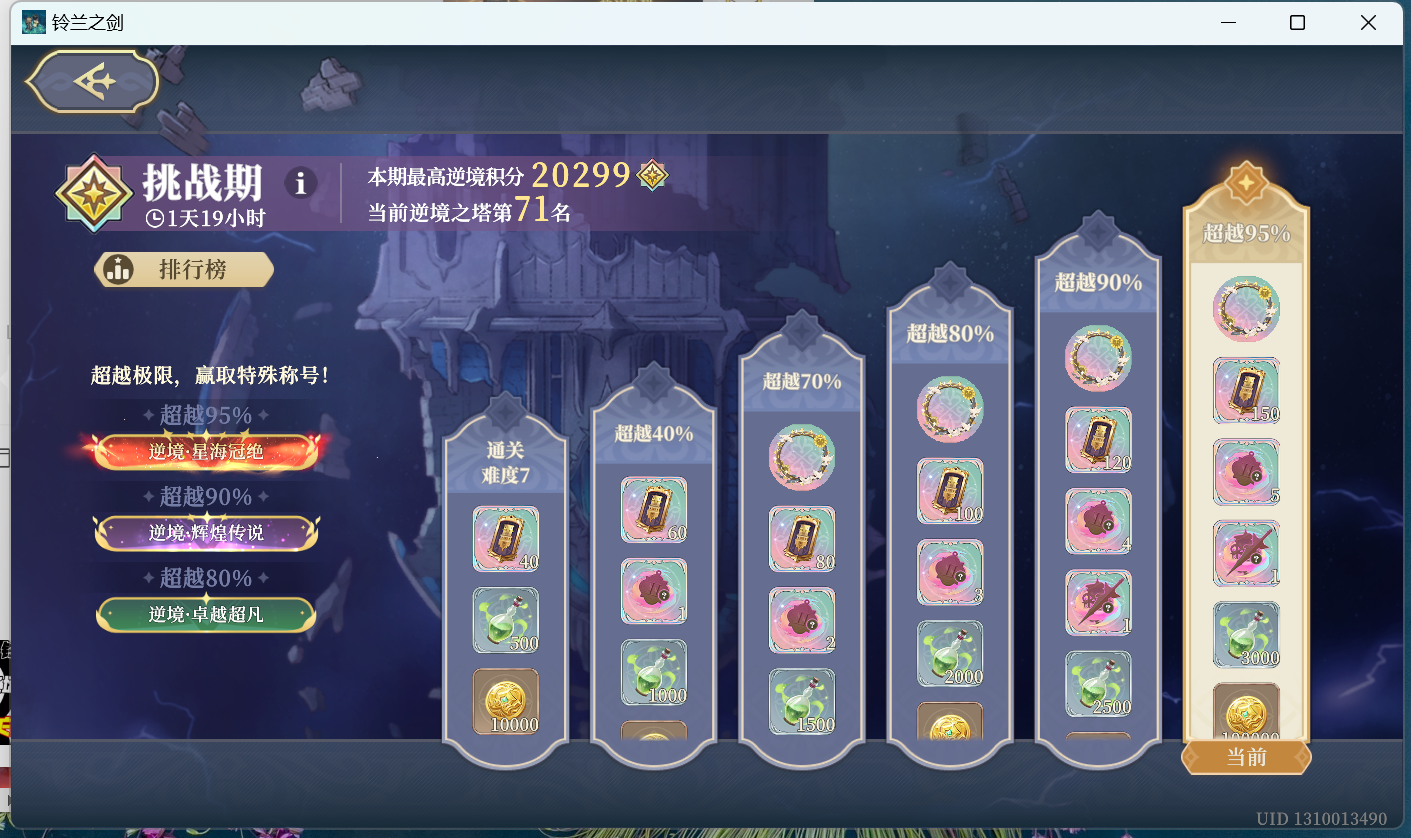This screenshot has height=838, width=1411.
Task: Click the ticket reward showing 150 count
Action: tap(1246, 390)
